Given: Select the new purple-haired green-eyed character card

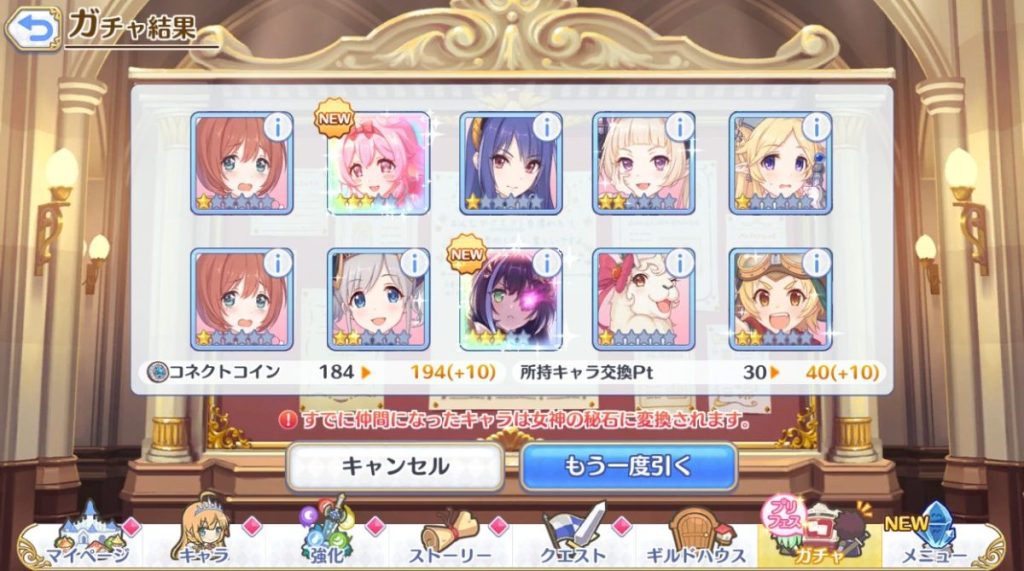Looking at the screenshot, I should pos(510,299).
